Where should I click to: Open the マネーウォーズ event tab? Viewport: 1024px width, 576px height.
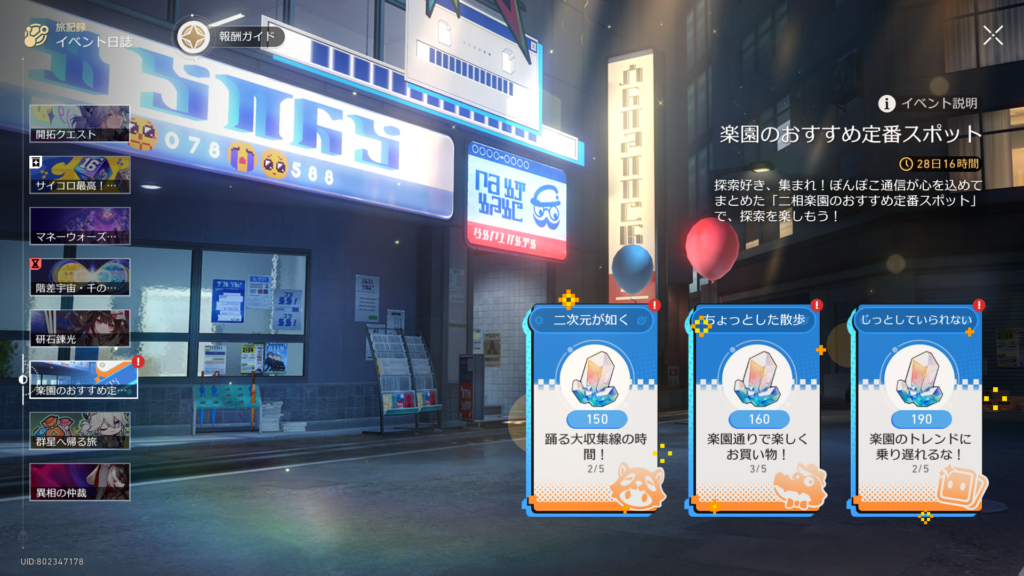coord(80,226)
